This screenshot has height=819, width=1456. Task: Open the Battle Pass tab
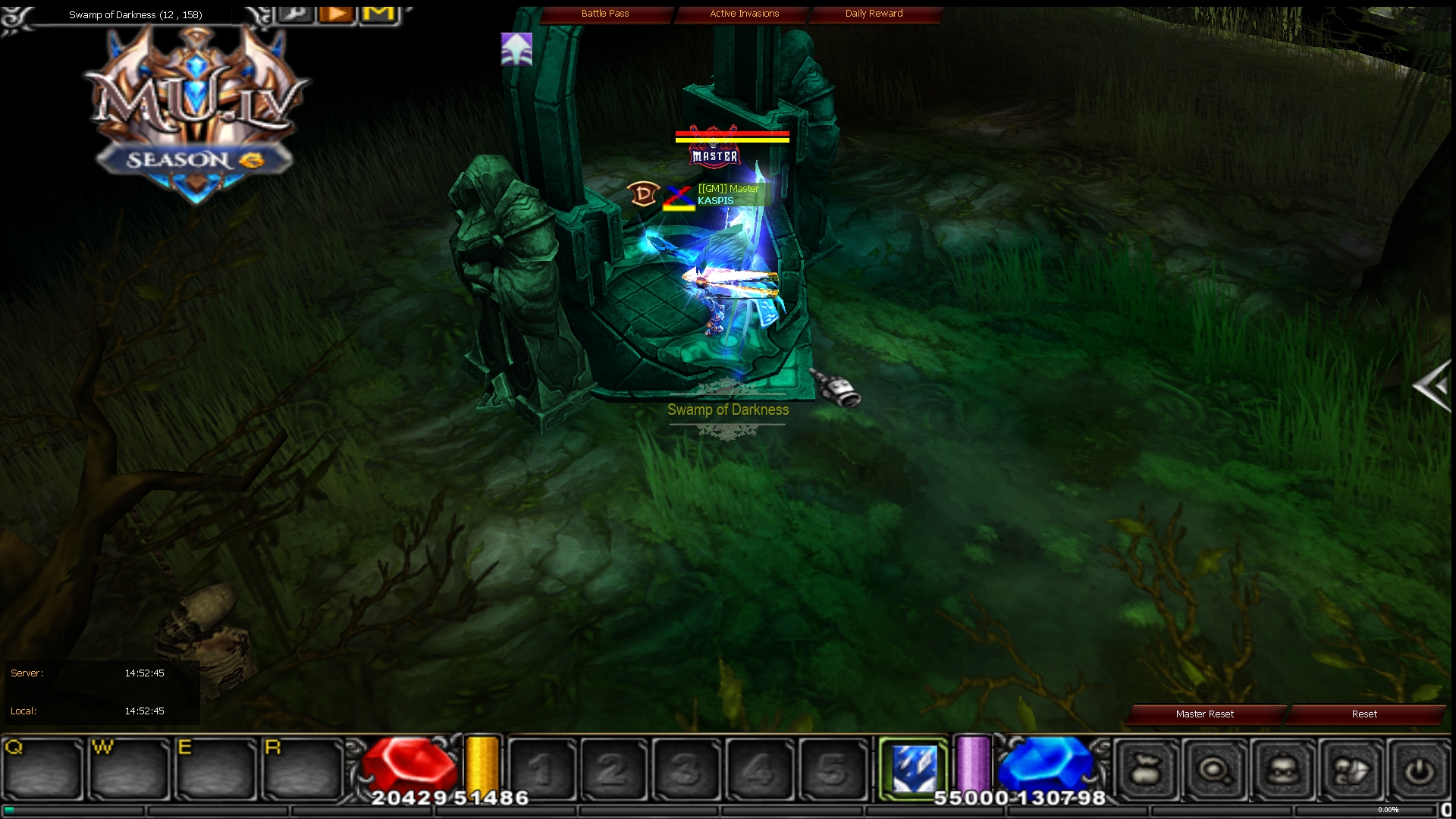click(606, 13)
